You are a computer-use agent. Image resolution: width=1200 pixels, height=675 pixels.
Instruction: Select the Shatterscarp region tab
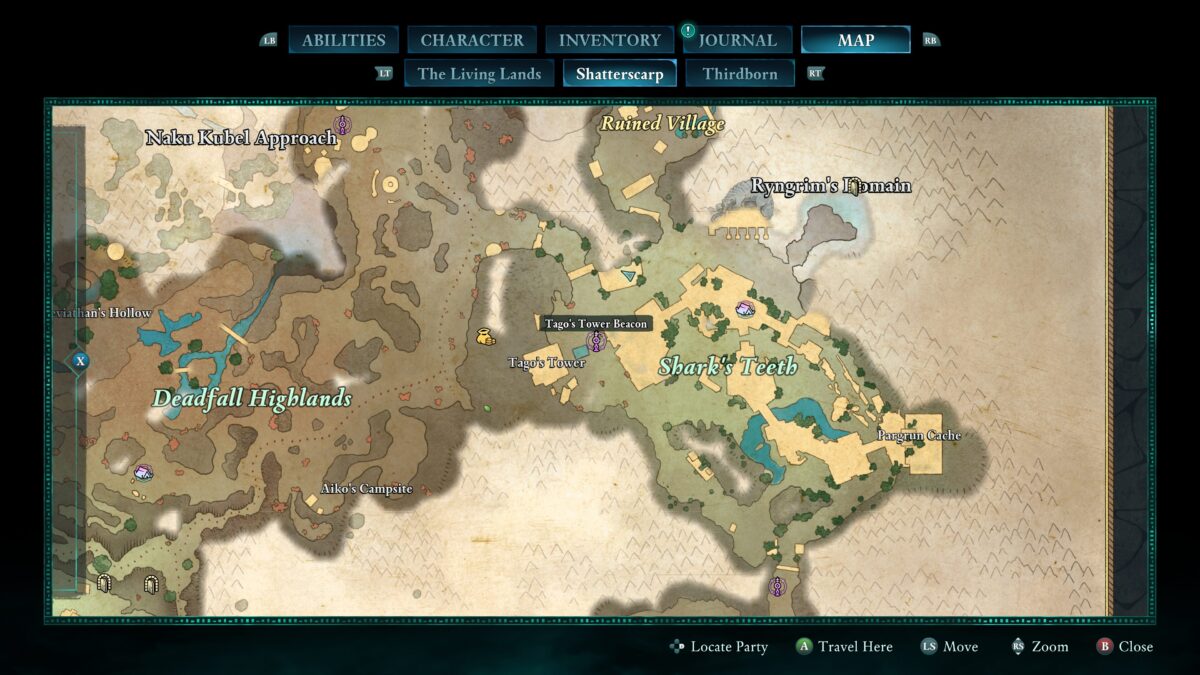pyautogui.click(x=619, y=74)
